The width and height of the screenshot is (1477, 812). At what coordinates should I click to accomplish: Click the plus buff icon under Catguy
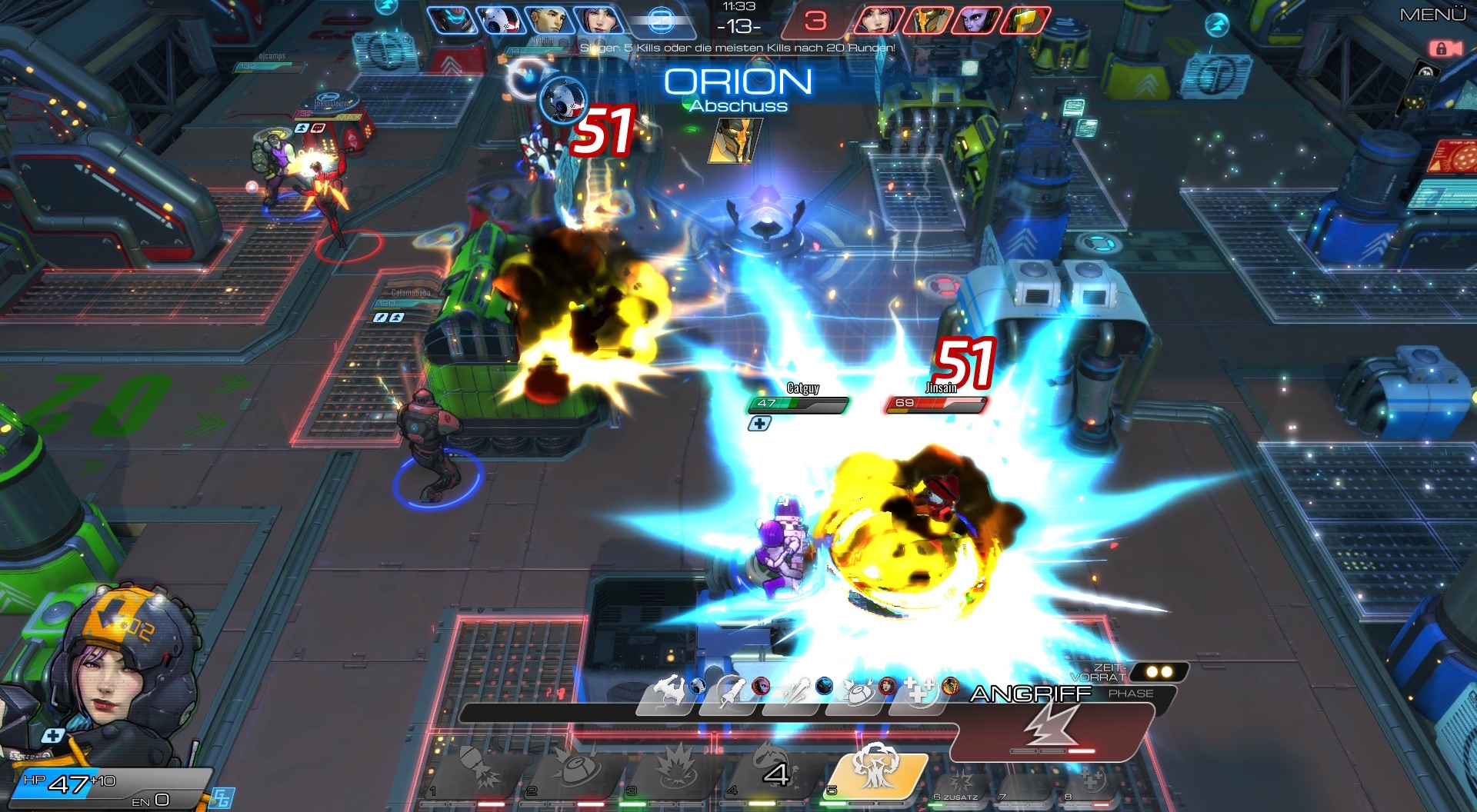click(760, 422)
